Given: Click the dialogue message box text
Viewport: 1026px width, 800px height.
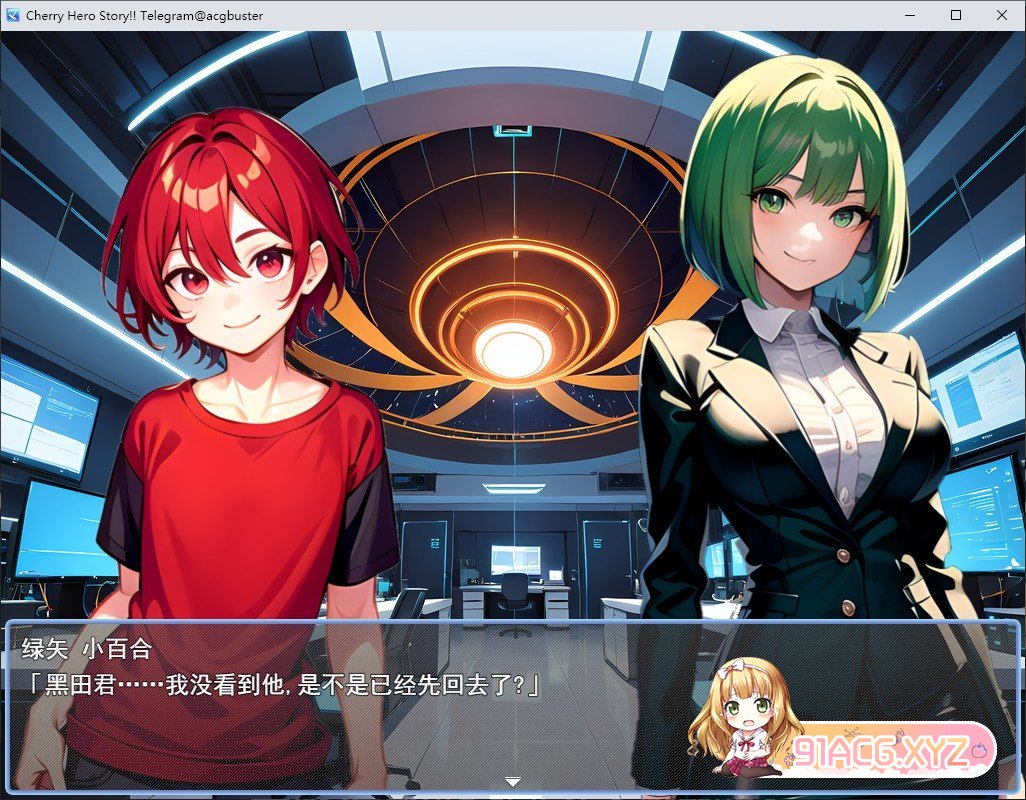Looking at the screenshot, I should [282, 684].
